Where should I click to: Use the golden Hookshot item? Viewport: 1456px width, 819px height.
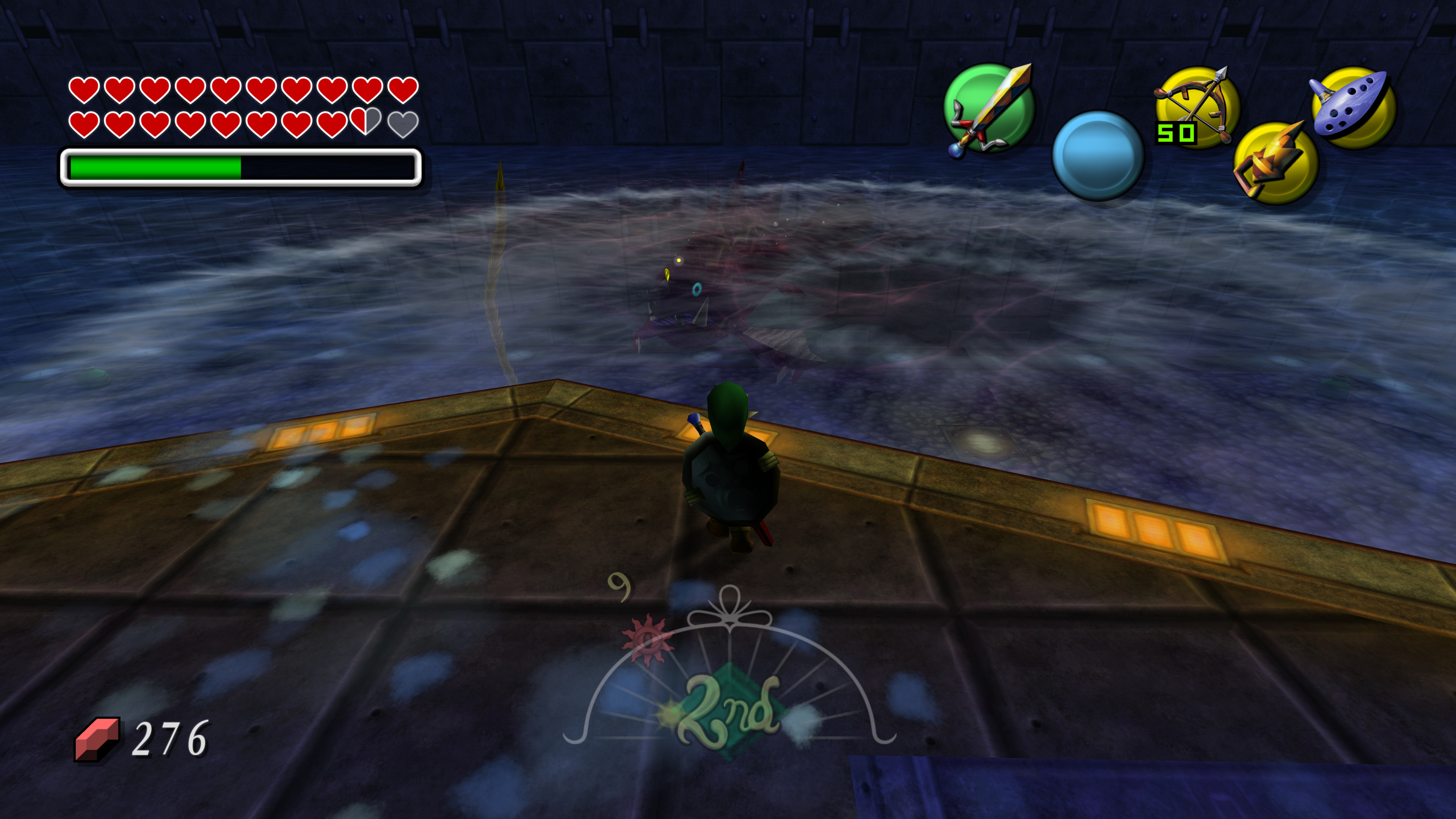pyautogui.click(x=1275, y=163)
